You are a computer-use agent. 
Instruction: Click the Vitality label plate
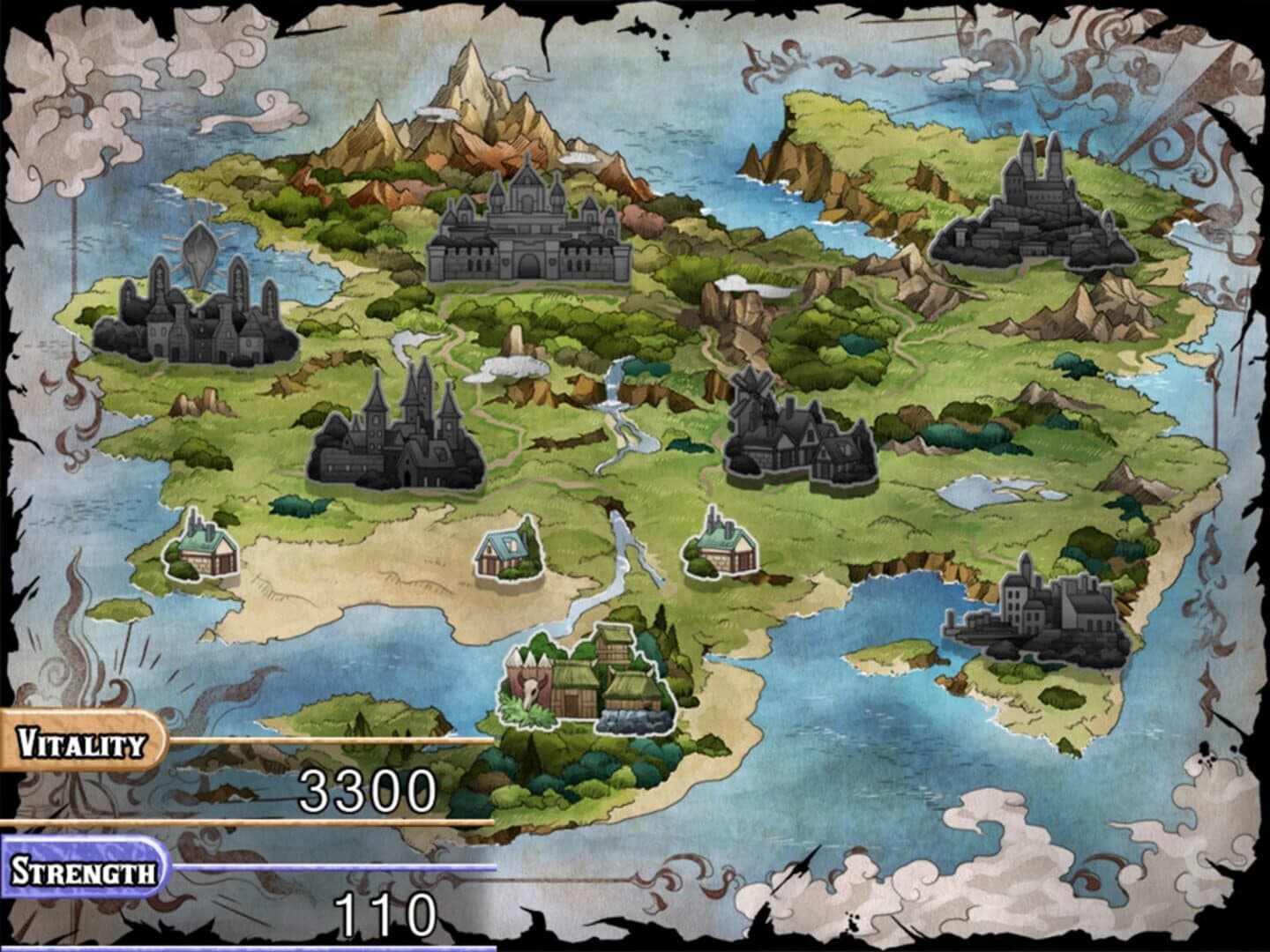[x=78, y=741]
